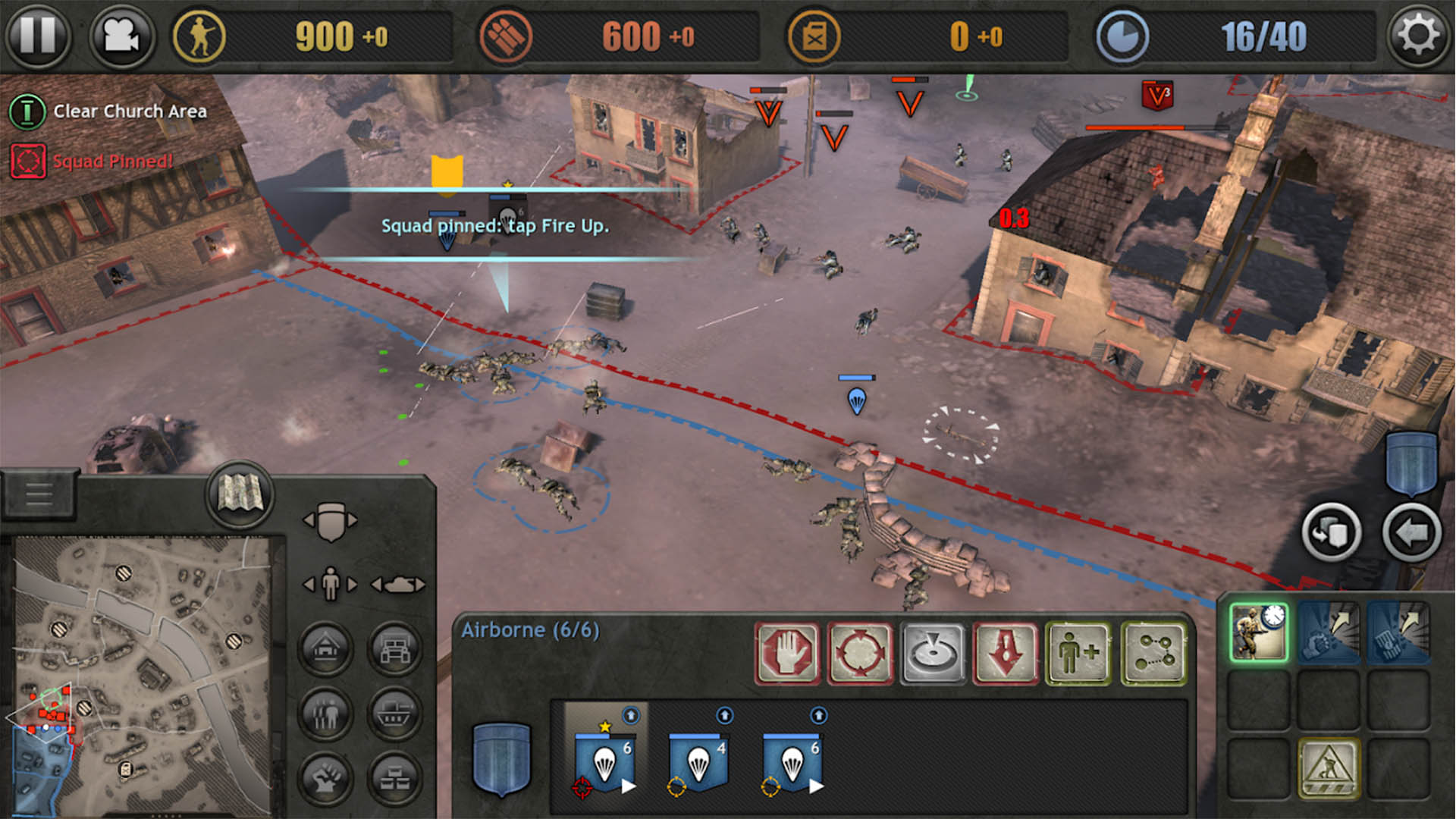The image size is (1456, 819).
Task: Open the hamburger menu above the minimap
Action: click(39, 494)
